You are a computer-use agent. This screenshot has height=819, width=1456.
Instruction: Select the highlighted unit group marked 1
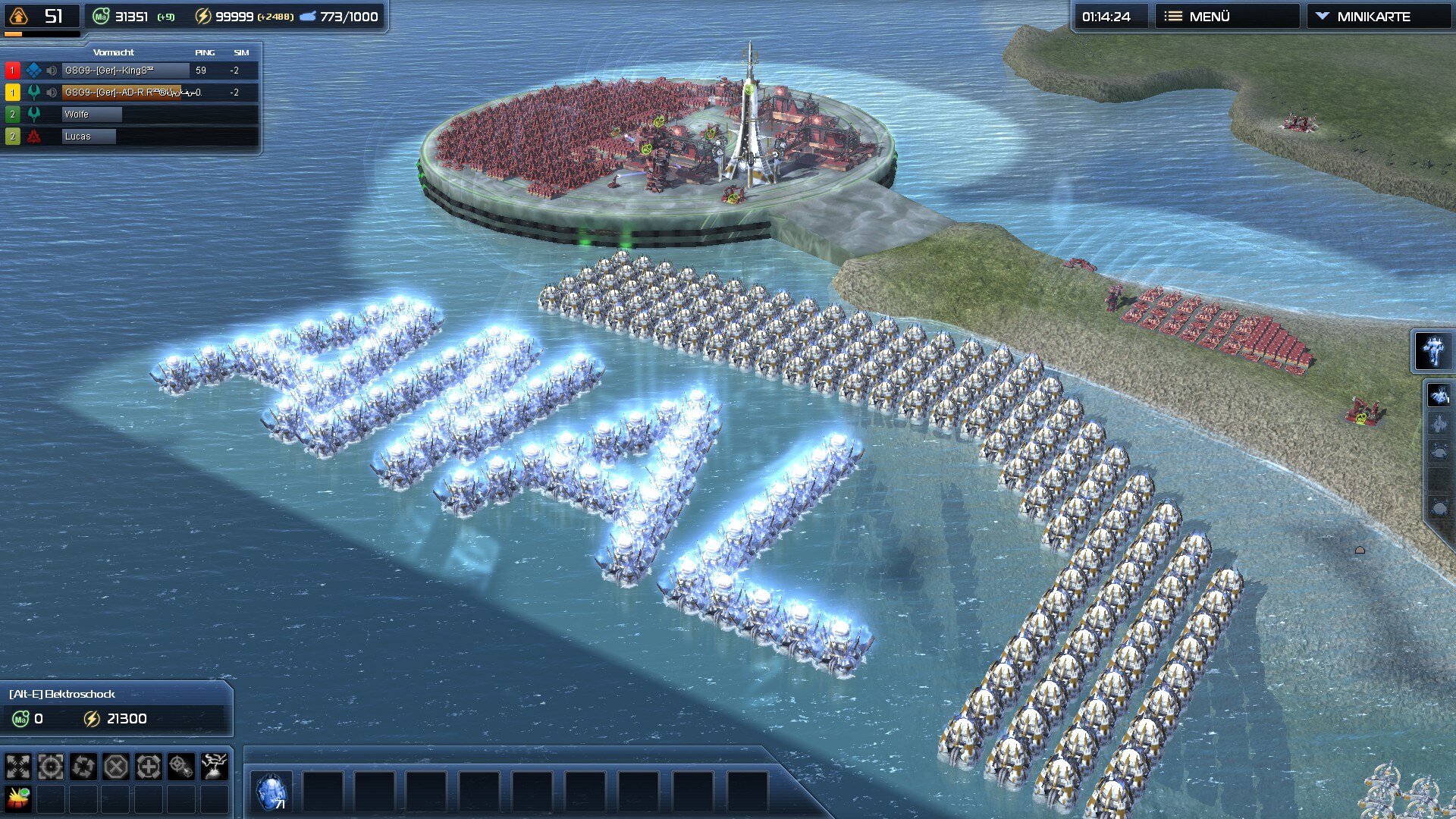[x=1439, y=395]
